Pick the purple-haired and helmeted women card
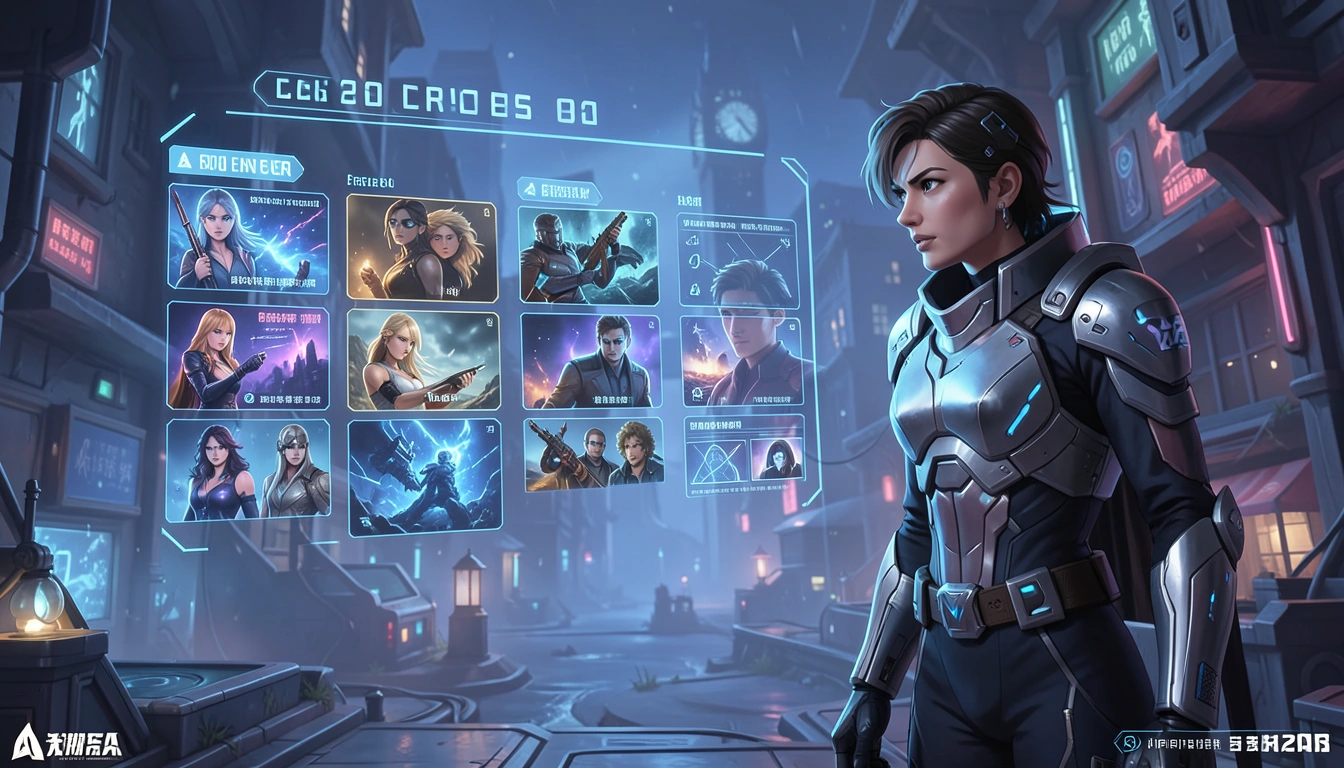This screenshot has height=768, width=1344. (248, 468)
